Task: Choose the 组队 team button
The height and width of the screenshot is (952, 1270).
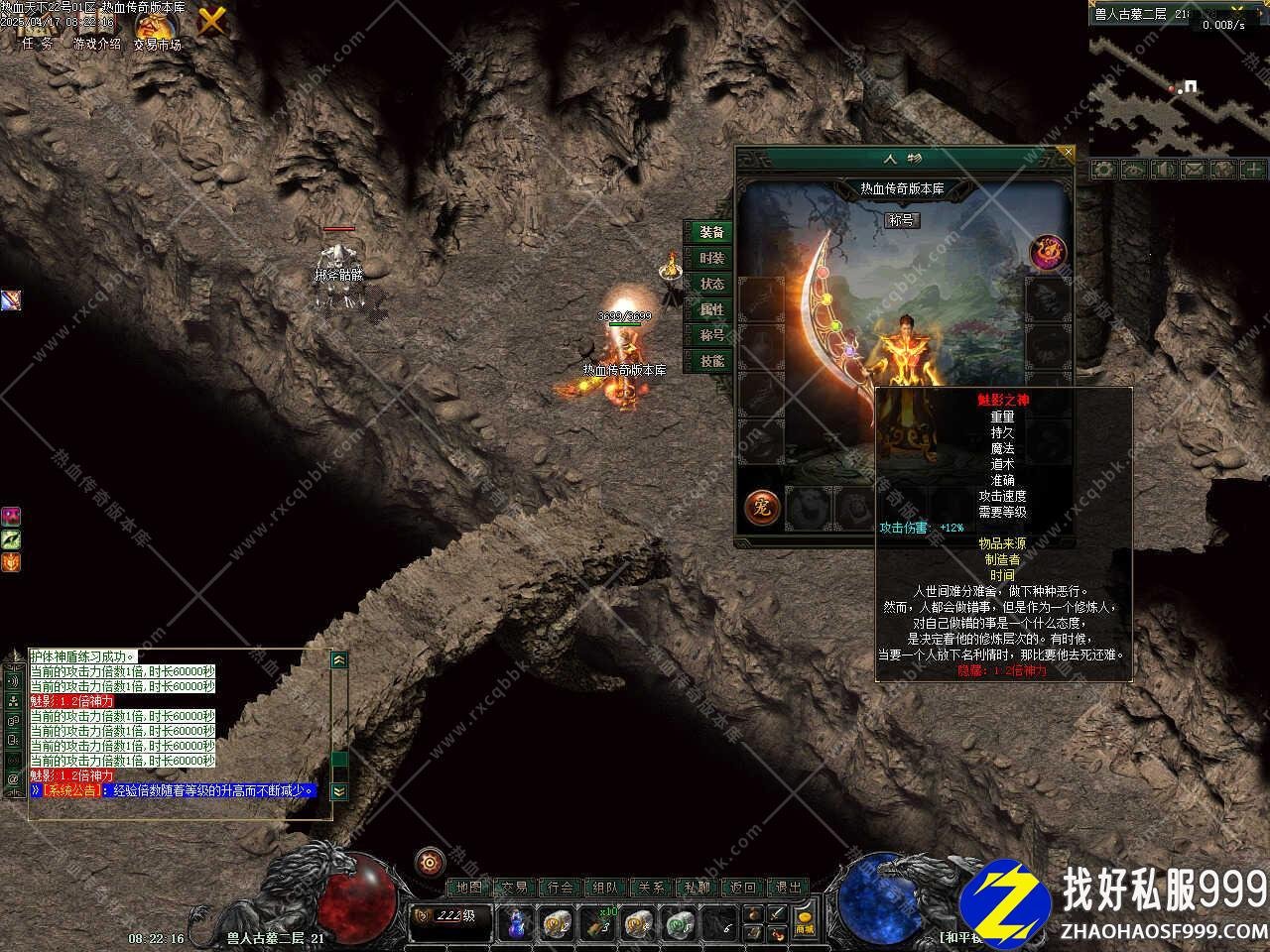Action: coord(605,888)
